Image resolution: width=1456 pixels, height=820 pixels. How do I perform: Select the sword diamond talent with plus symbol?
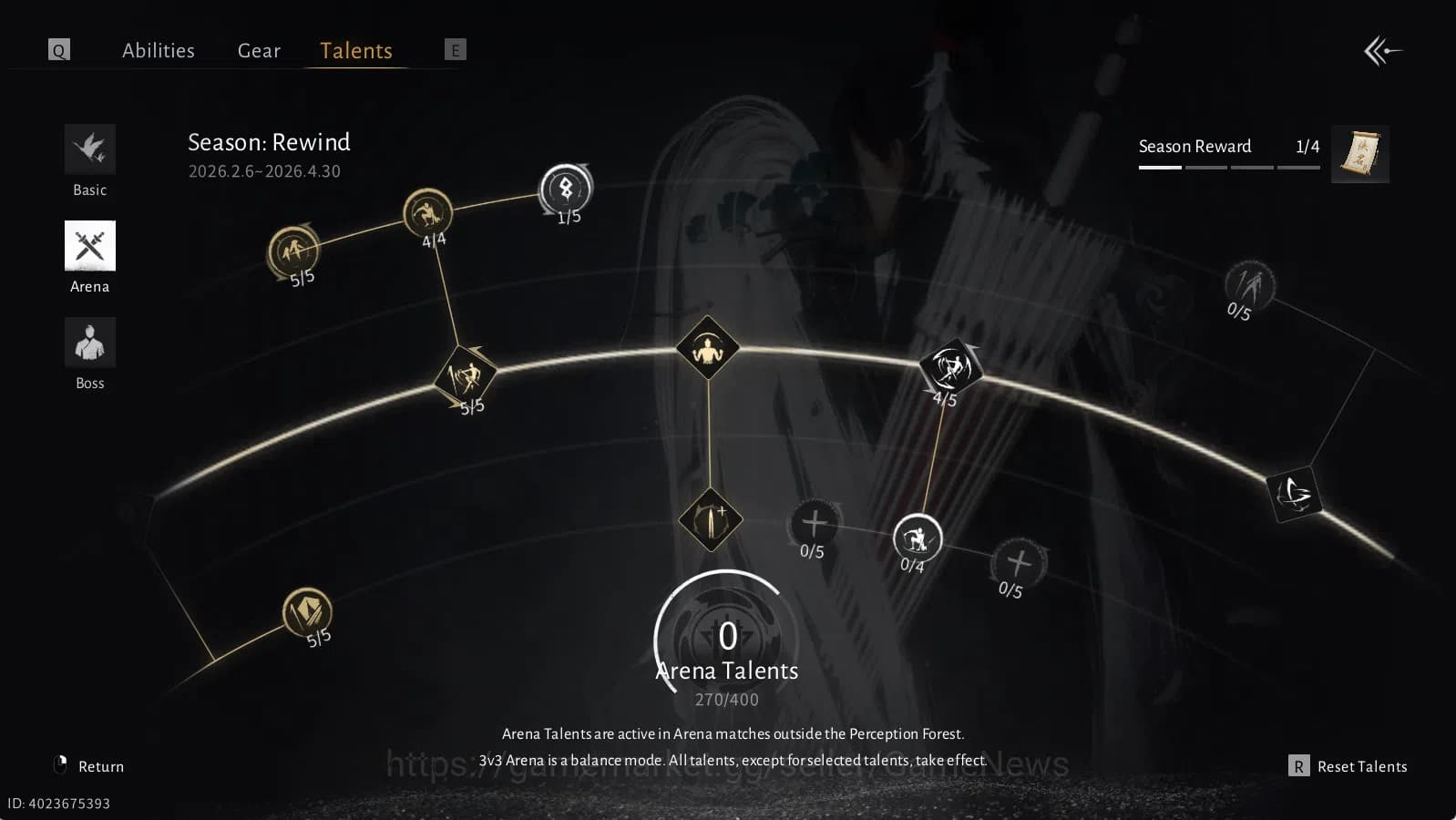pos(709,521)
